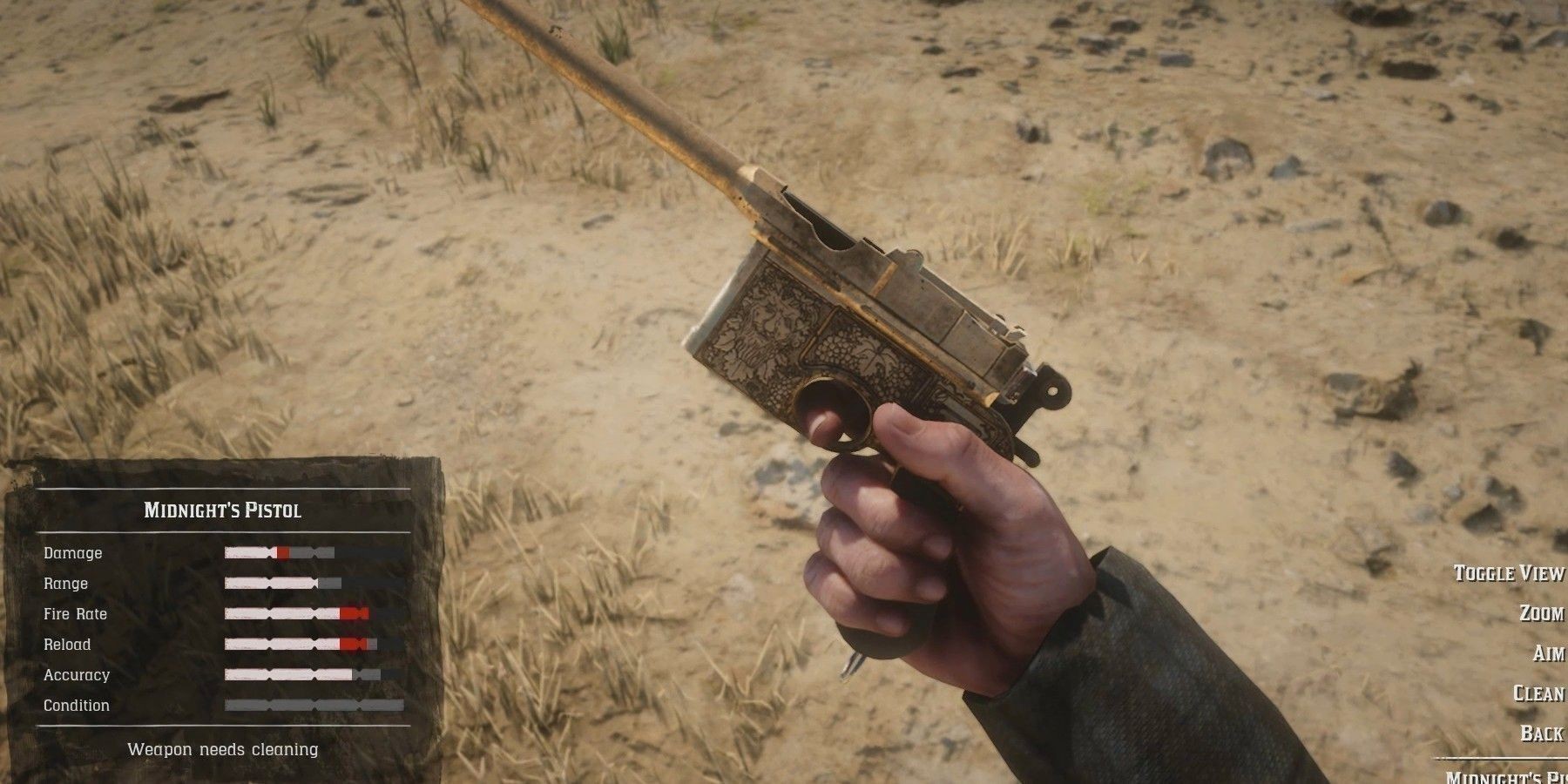1568x784 pixels.
Task: Select Back to exit weapon inspection
Action: coord(1542,732)
